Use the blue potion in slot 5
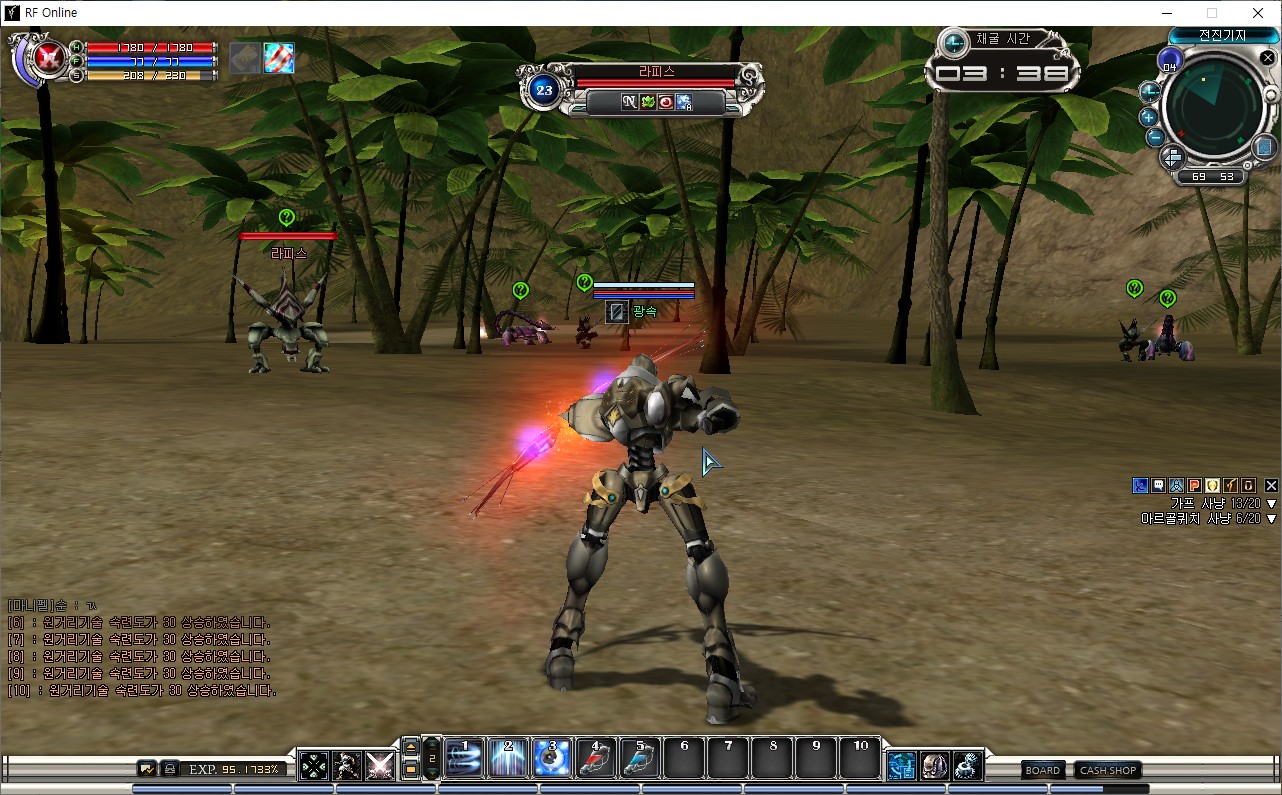 coord(640,759)
